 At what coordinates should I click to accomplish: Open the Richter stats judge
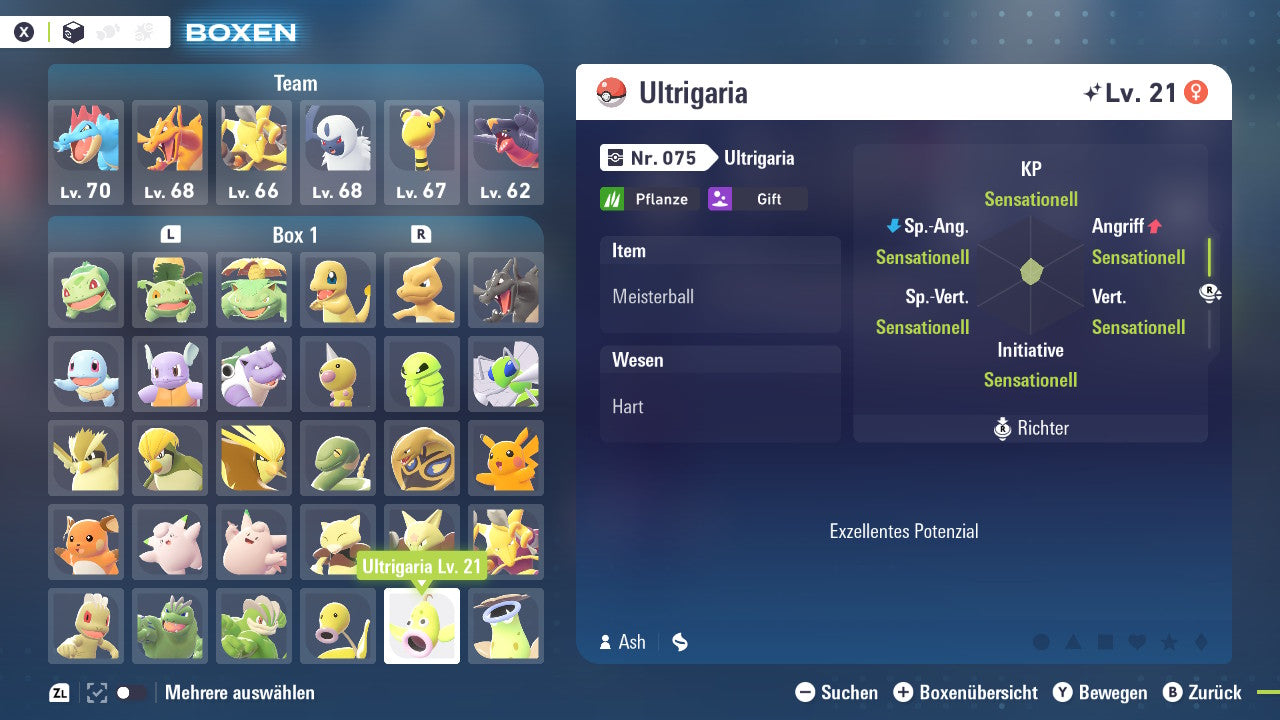point(1030,428)
